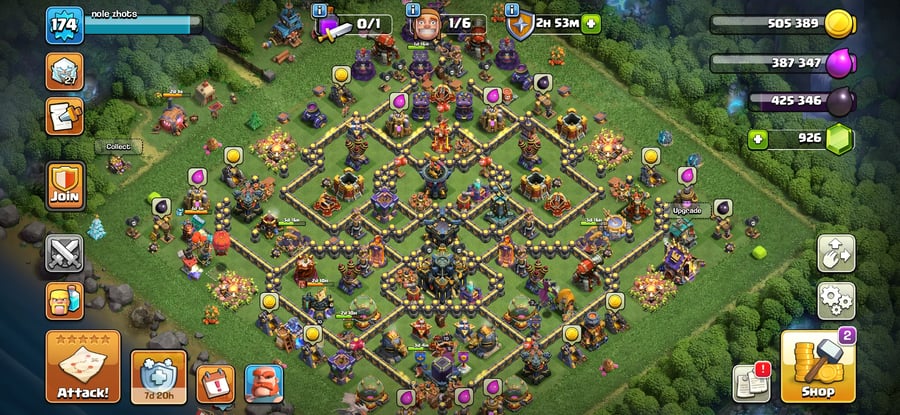Open the gear settings menu

836,297
